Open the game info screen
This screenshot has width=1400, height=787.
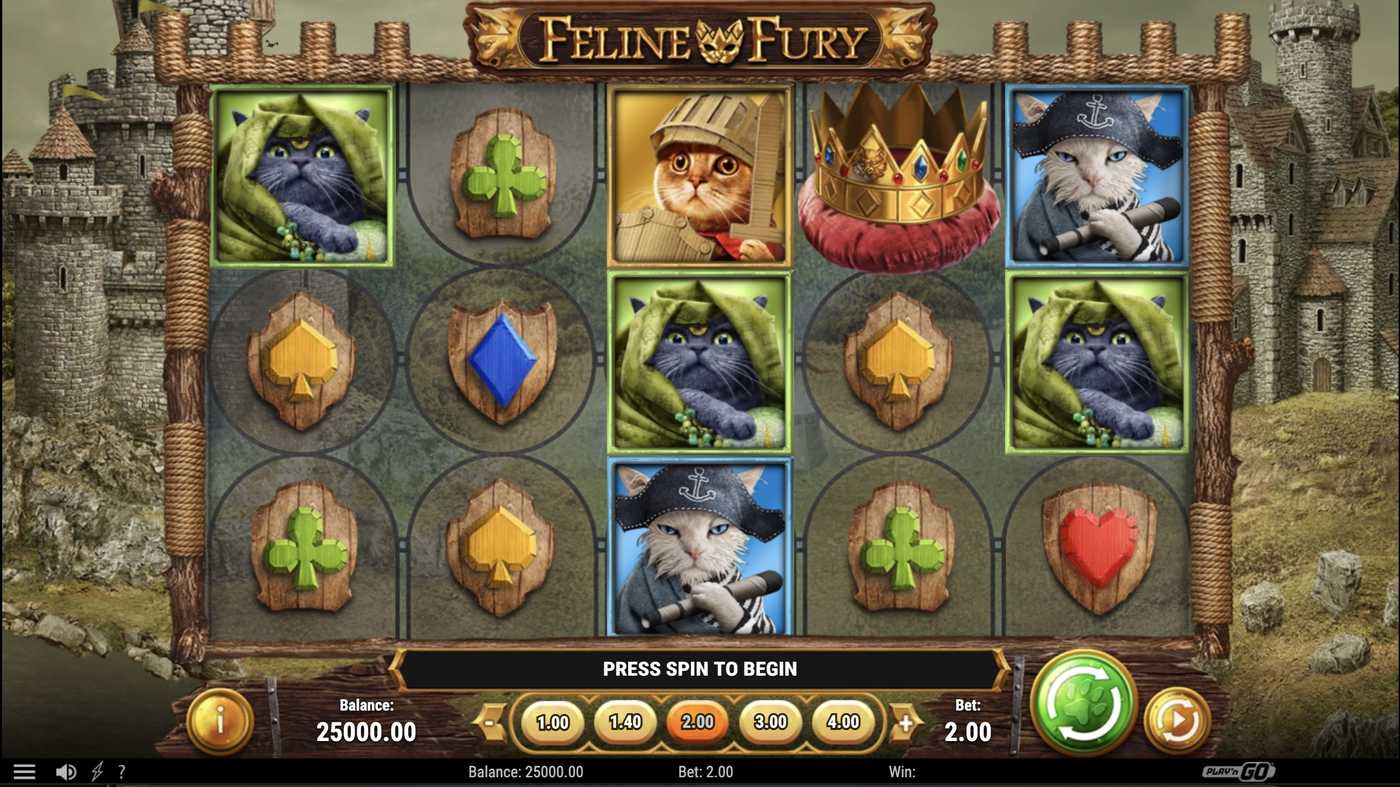[x=219, y=716]
